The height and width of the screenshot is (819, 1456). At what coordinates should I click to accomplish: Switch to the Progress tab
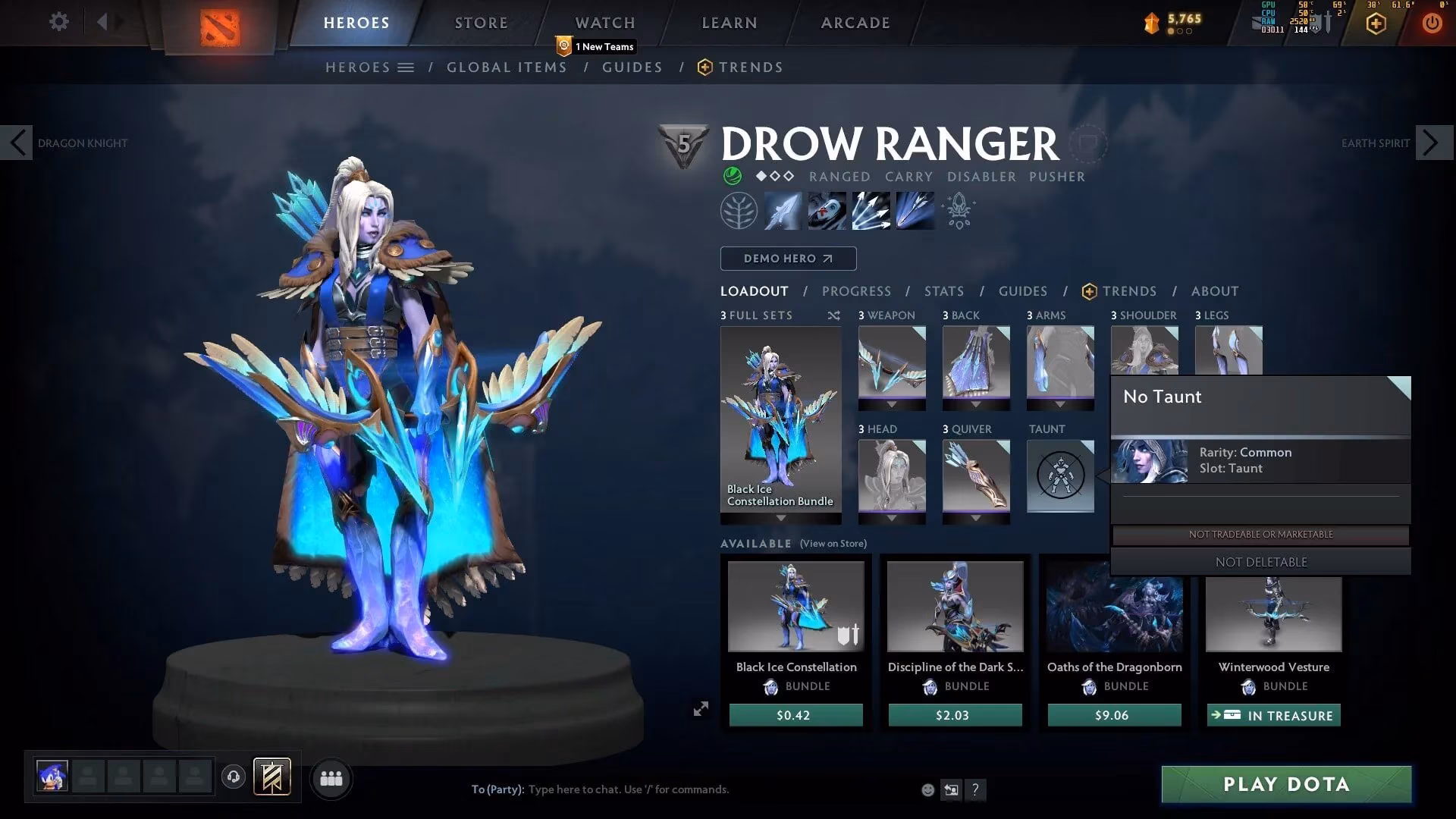click(856, 291)
